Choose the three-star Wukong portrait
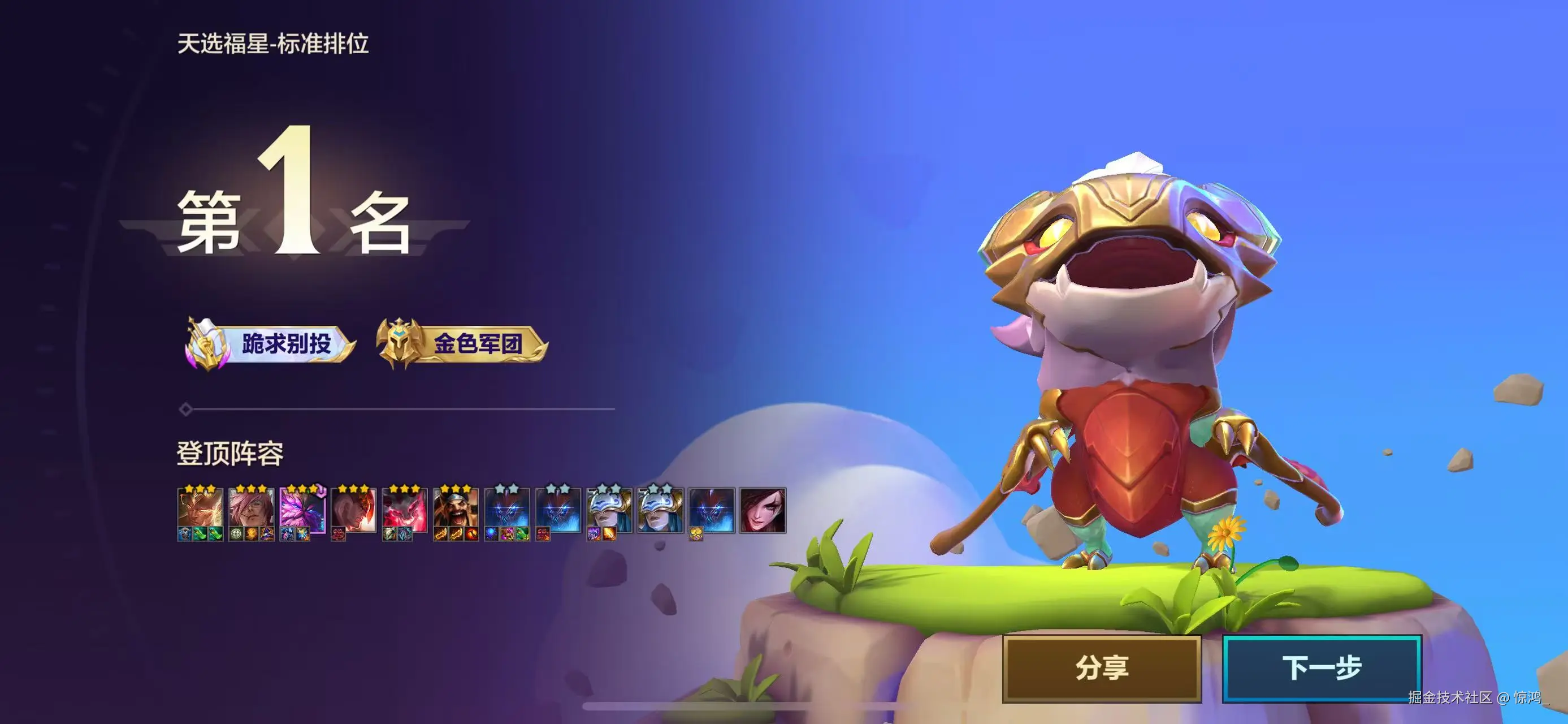This screenshot has height=724, width=1568. [200, 508]
